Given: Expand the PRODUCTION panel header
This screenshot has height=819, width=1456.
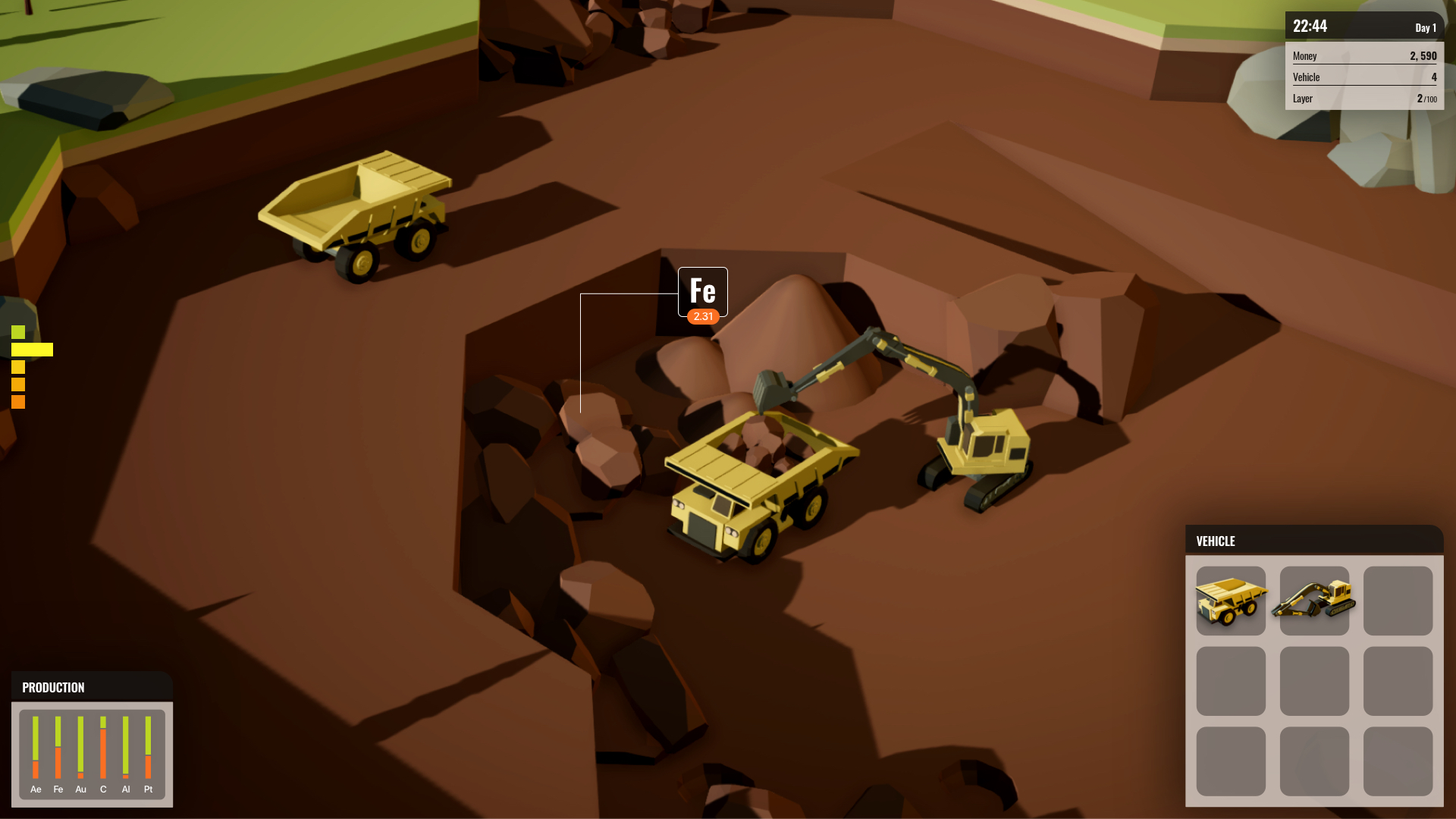Looking at the screenshot, I should pos(53,687).
